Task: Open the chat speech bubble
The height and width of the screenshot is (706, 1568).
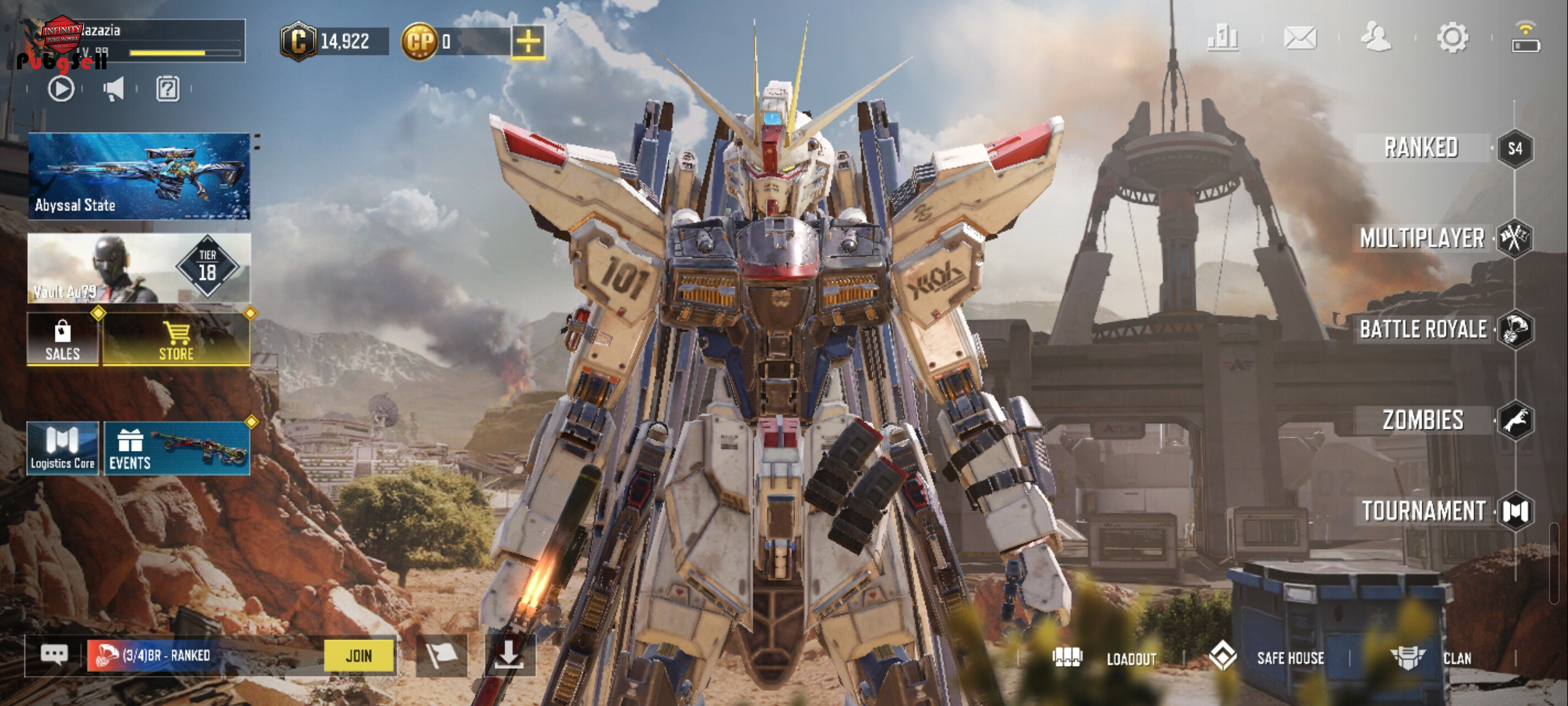Action: pyautogui.click(x=54, y=654)
